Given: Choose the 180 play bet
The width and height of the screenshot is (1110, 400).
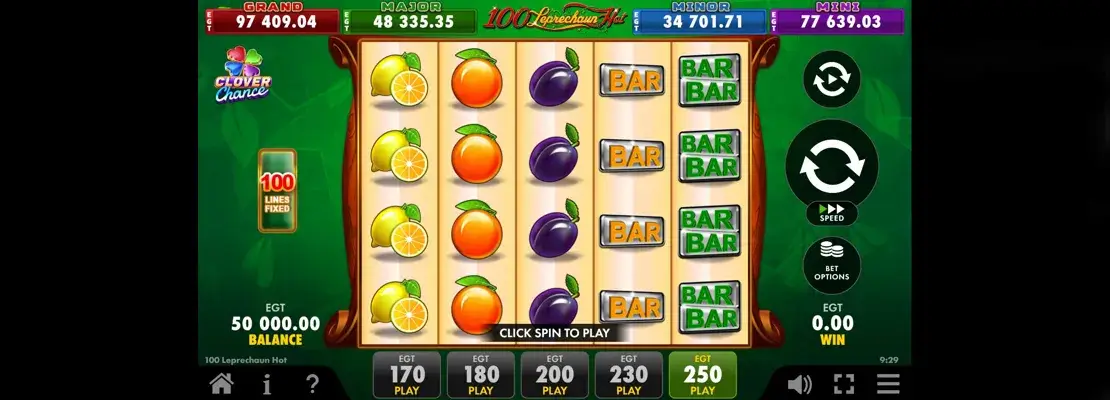Looking at the screenshot, I should click(481, 376).
